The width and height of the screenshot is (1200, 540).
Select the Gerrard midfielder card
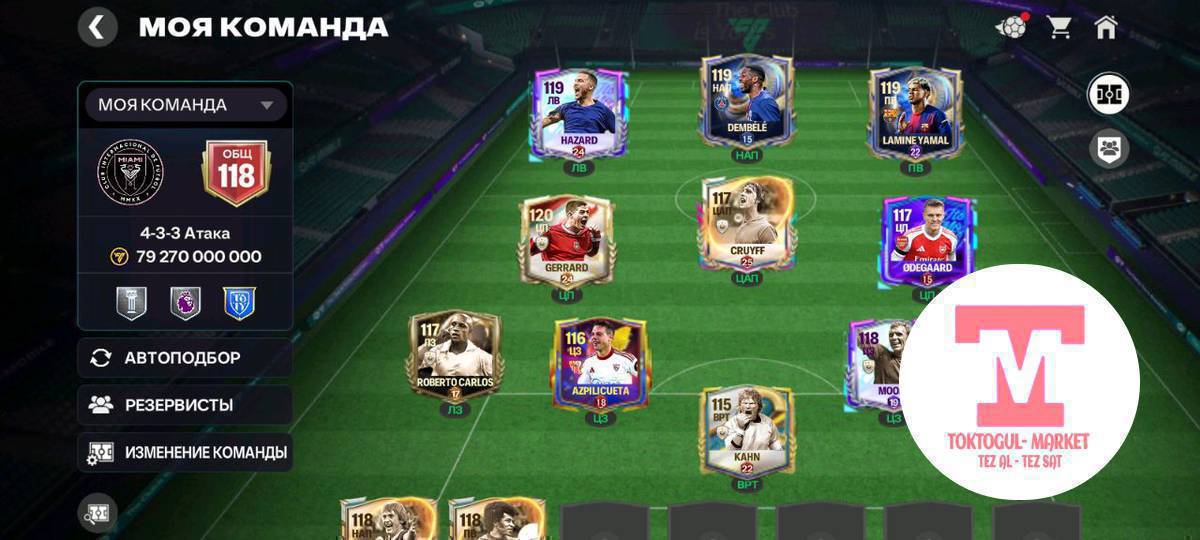(567, 242)
